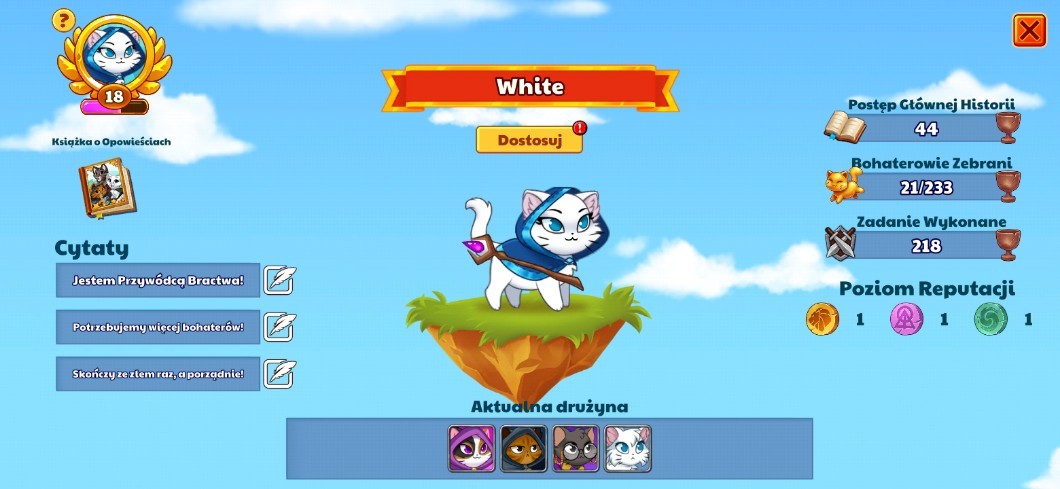Open the Dostosuj customization button
This screenshot has width=1060, height=489.
coord(529,140)
